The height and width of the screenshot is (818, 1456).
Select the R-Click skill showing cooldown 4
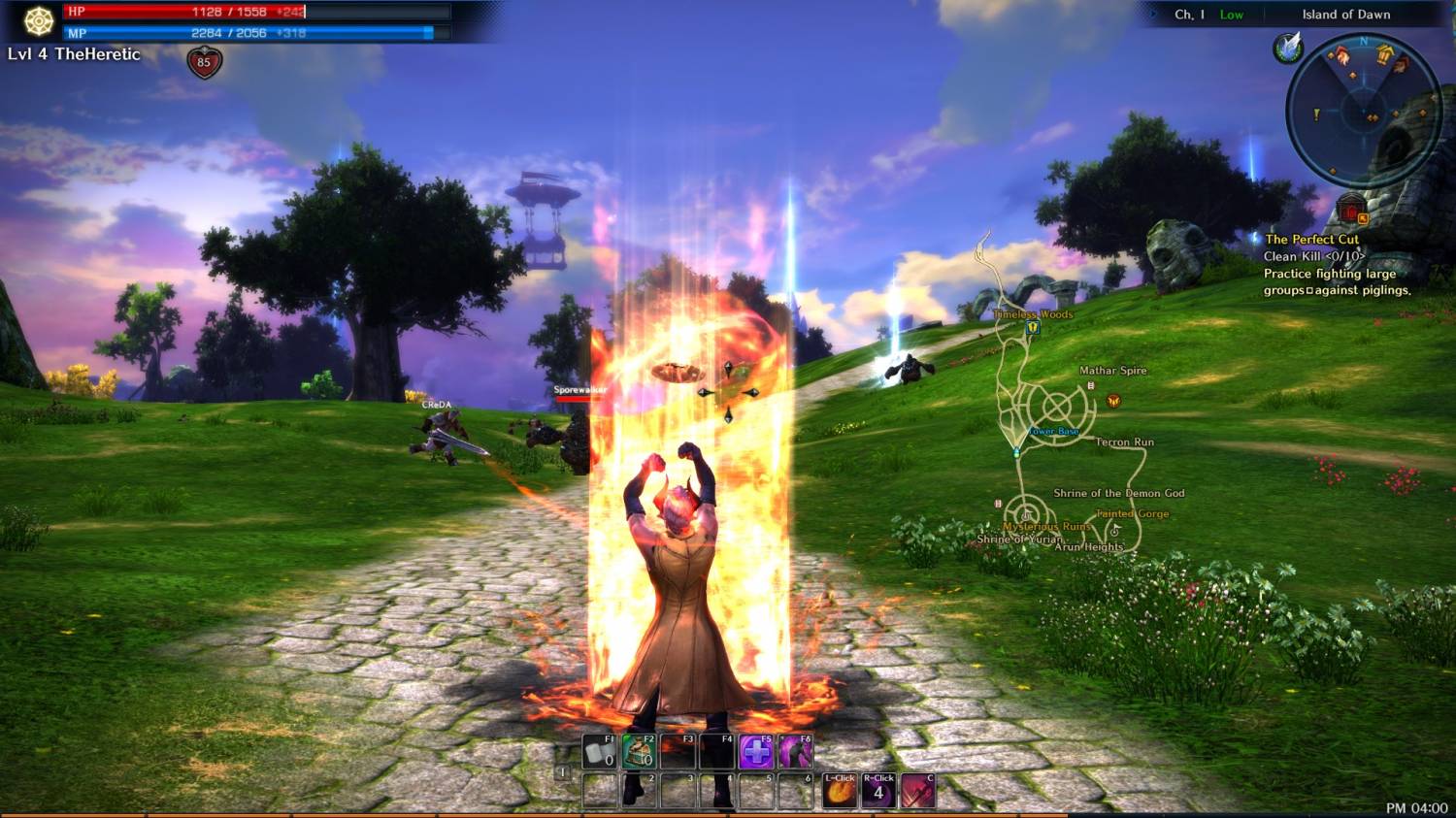click(x=878, y=791)
